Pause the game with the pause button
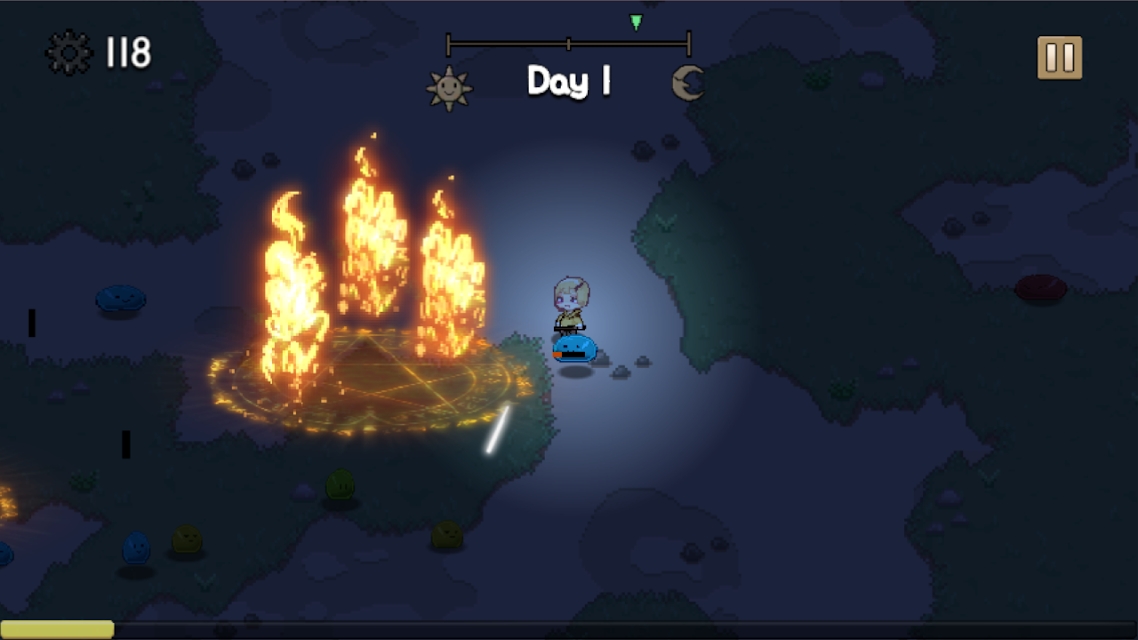The height and width of the screenshot is (640, 1138). (1059, 58)
